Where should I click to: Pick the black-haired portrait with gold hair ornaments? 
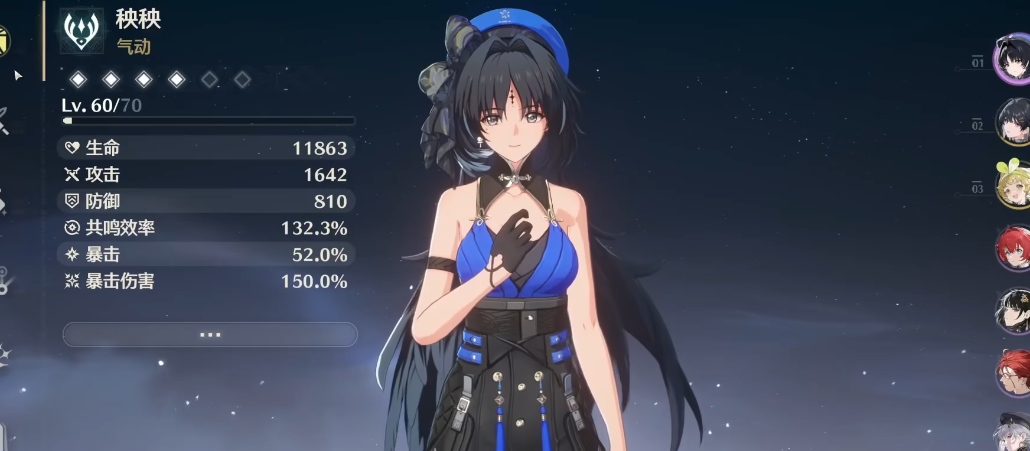point(1013,310)
